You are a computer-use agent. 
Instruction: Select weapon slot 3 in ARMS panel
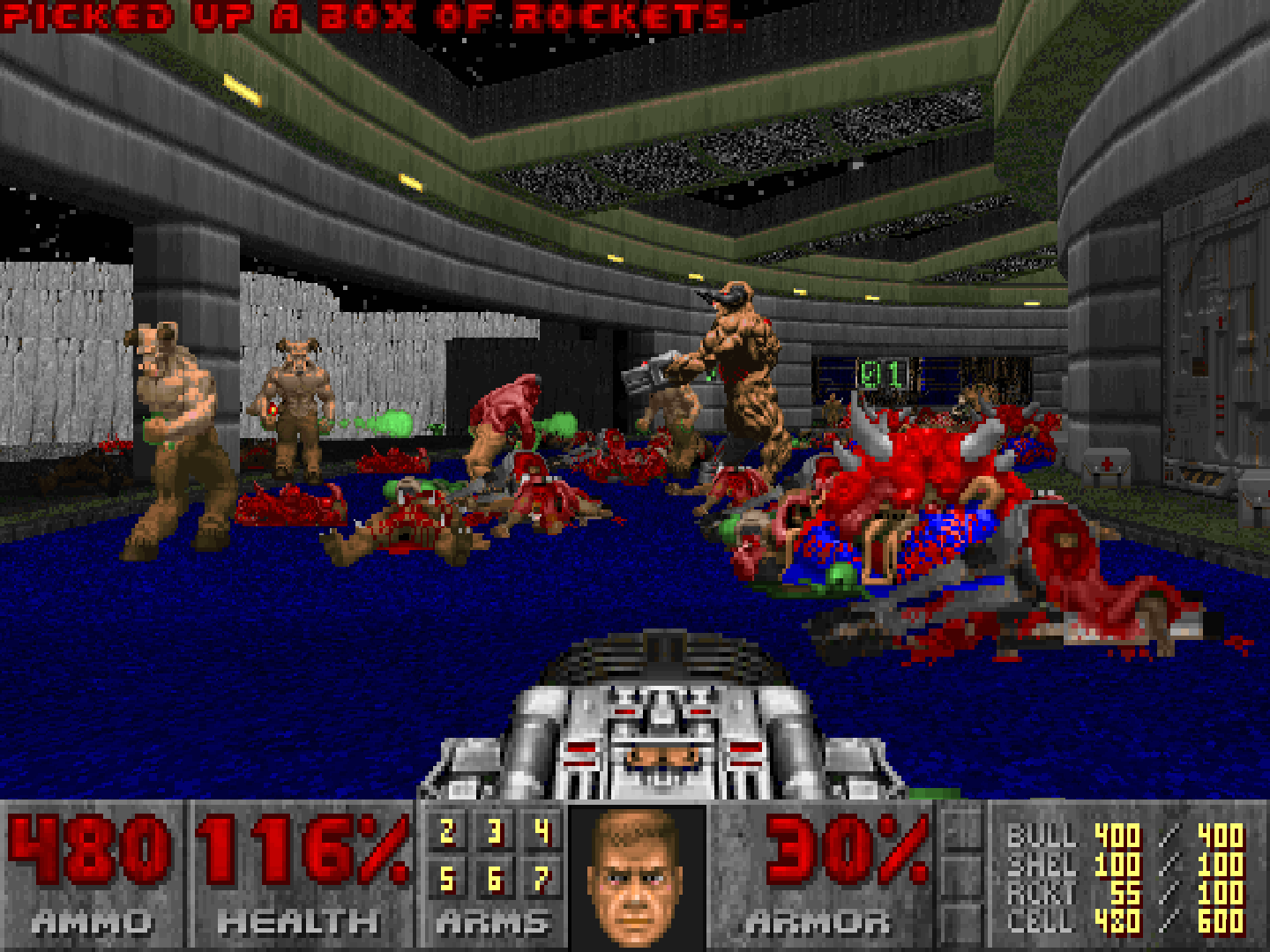495,832
